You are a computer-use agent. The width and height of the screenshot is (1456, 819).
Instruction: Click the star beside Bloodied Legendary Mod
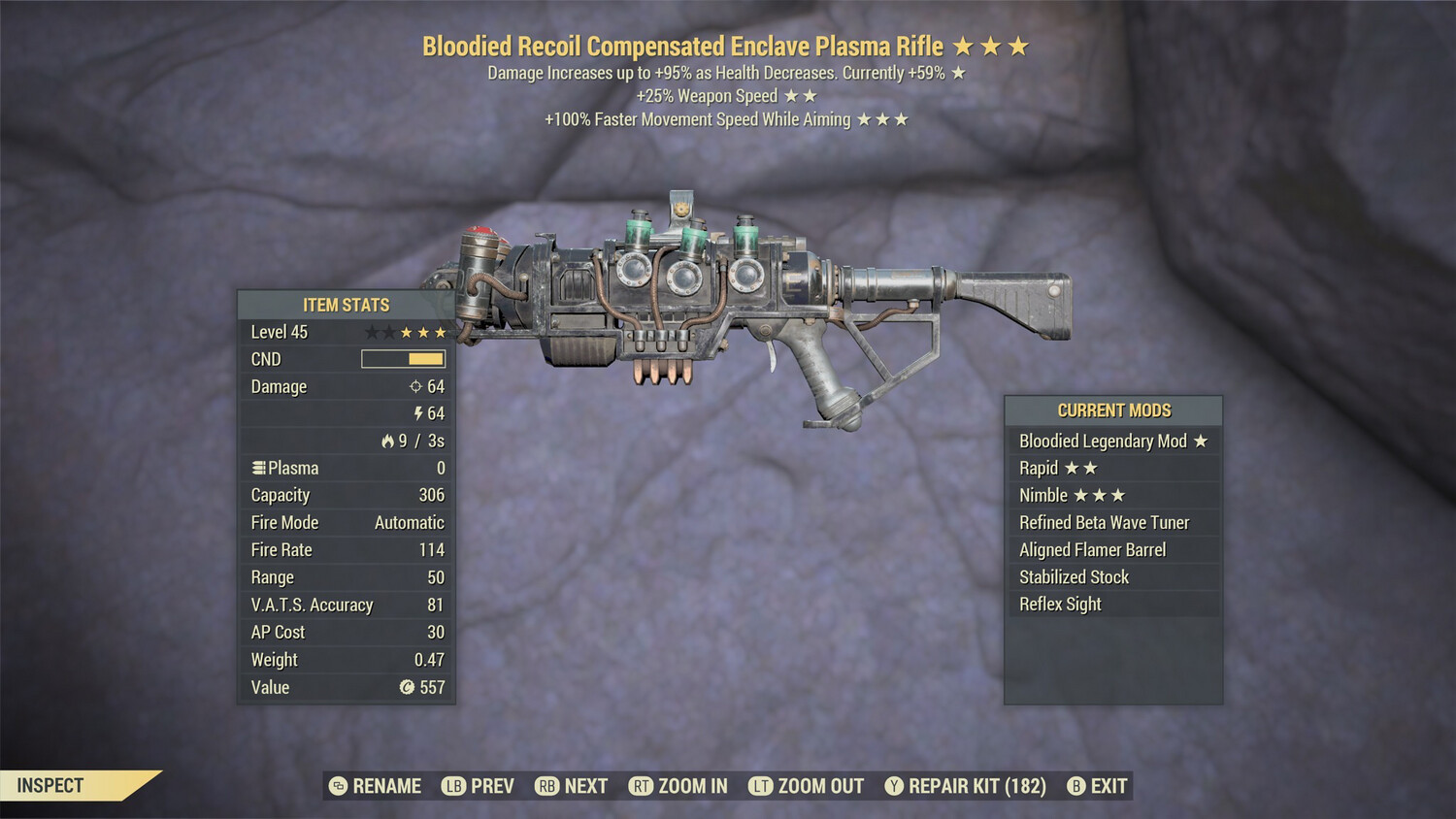[1201, 441]
